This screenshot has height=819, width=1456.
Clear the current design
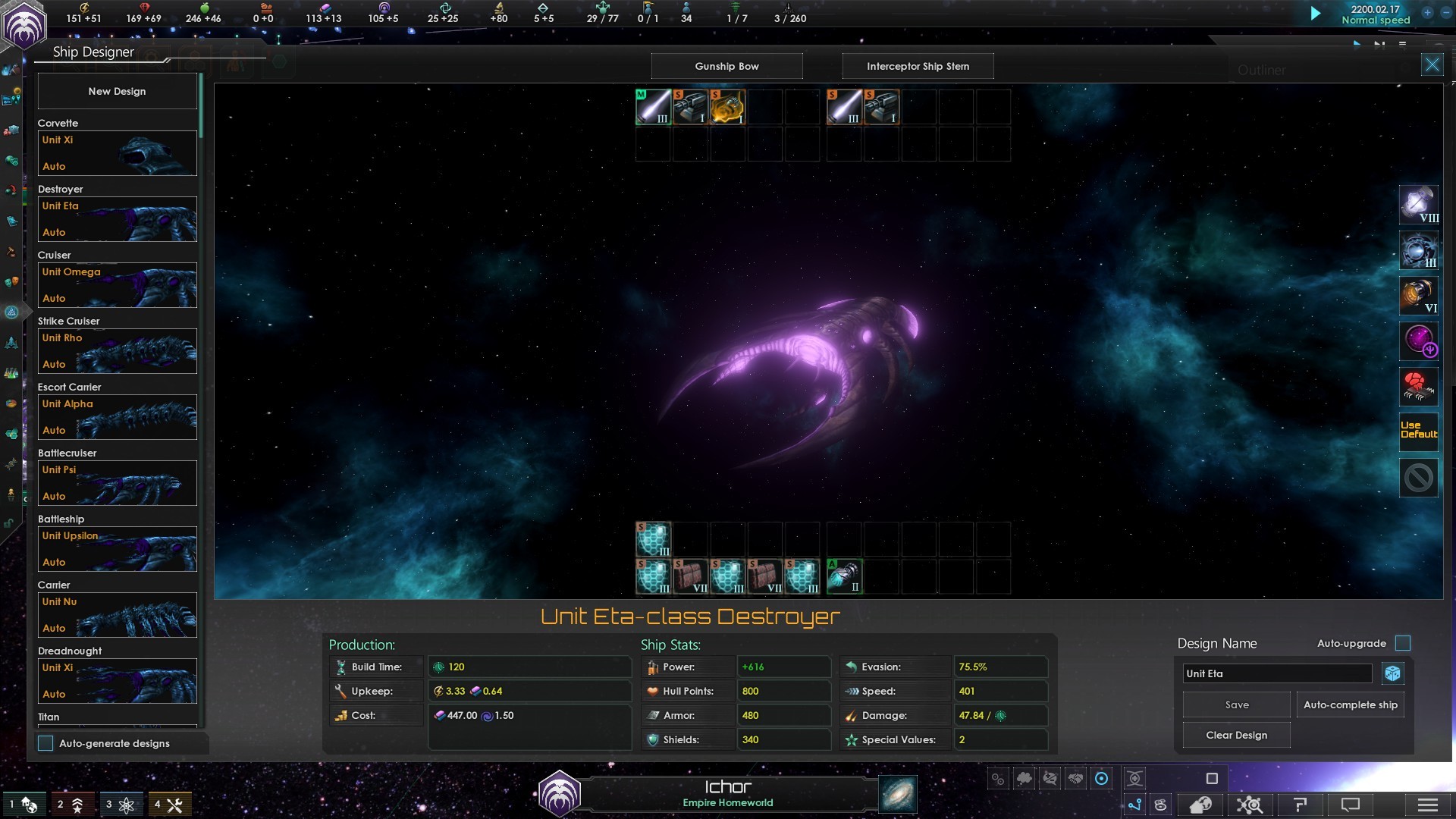[x=1236, y=735]
